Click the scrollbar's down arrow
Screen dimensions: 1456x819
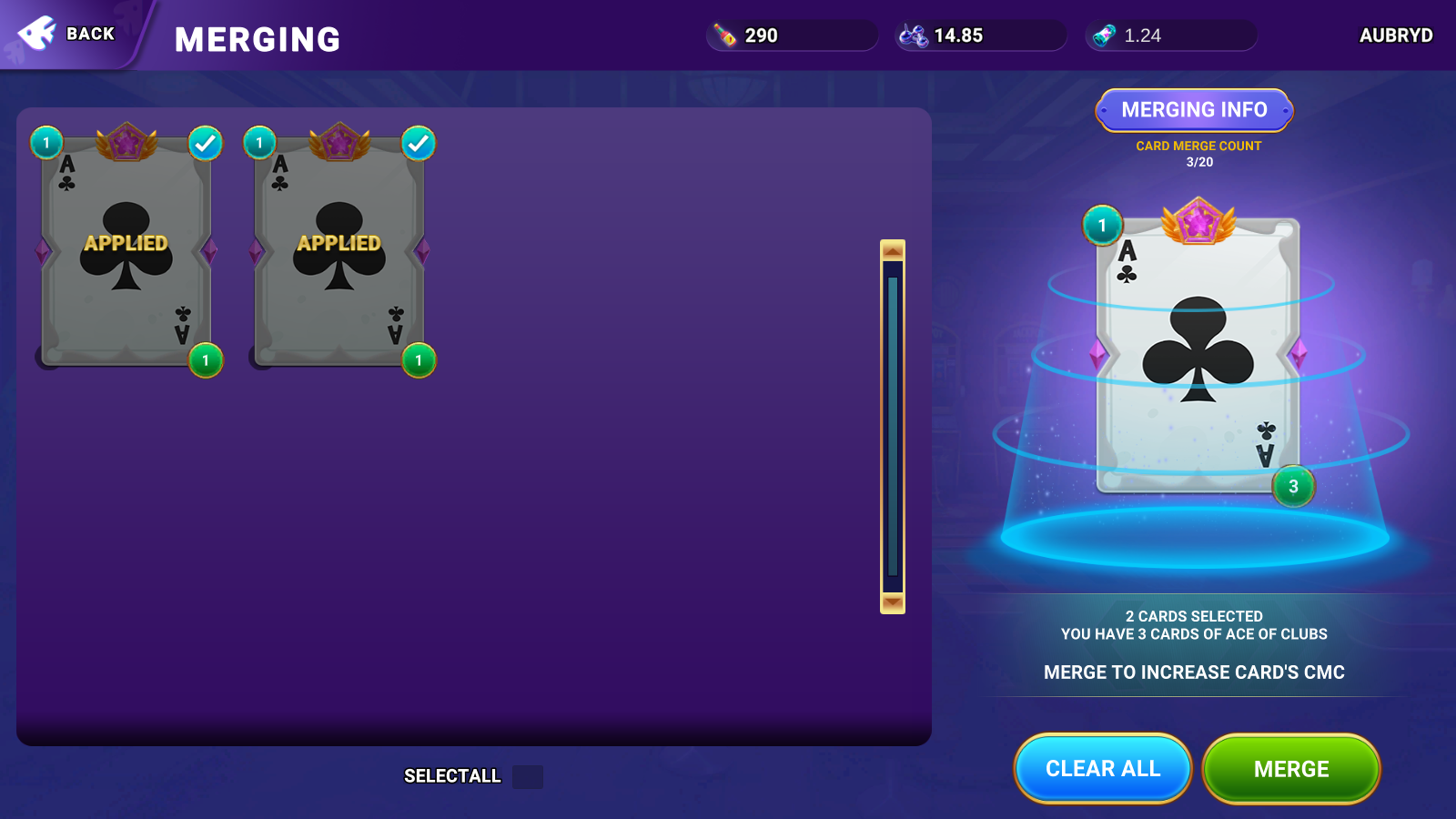[893, 602]
